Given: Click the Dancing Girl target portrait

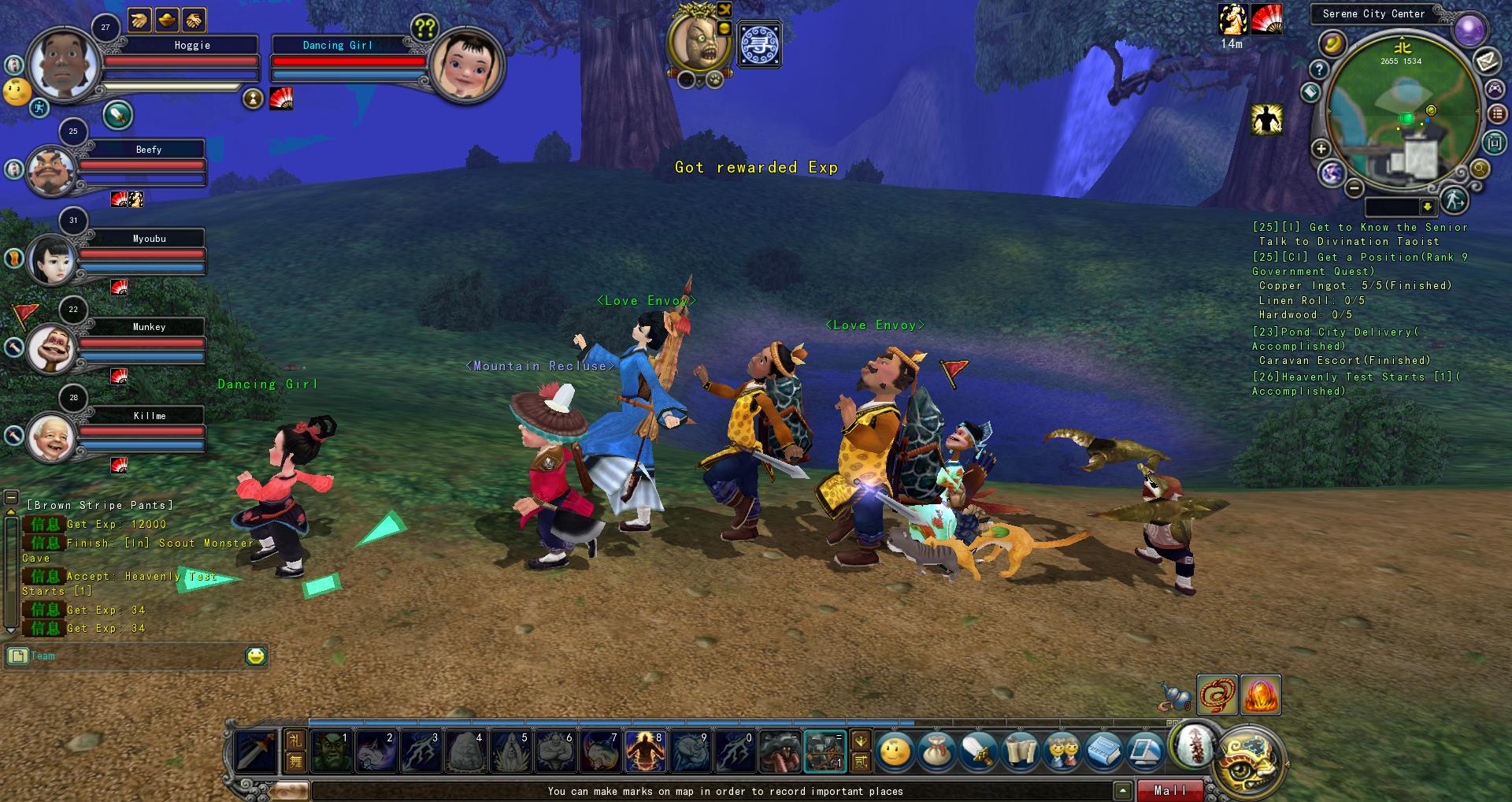Looking at the screenshot, I should [466, 63].
